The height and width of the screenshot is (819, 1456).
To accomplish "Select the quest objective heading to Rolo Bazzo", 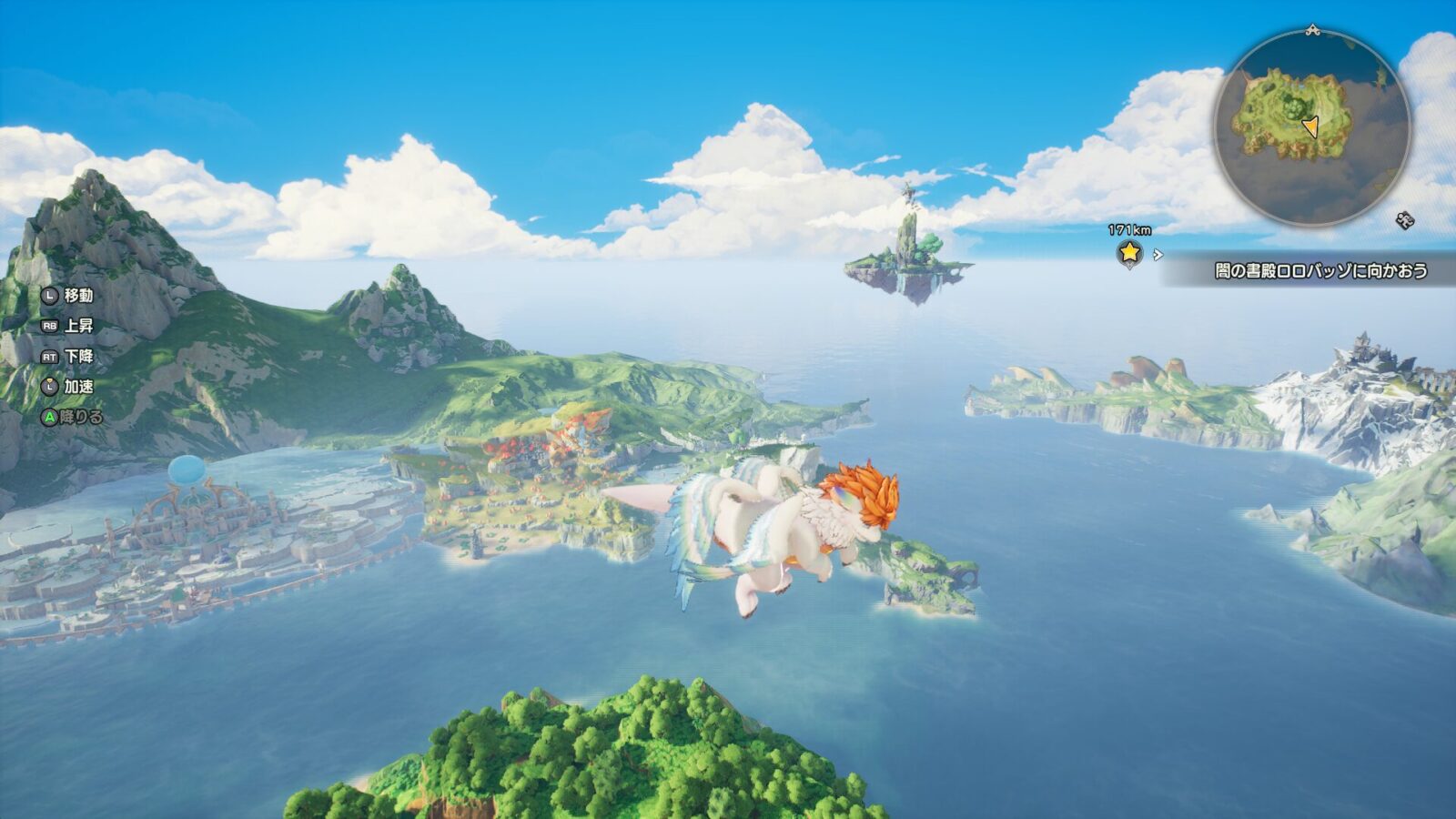I will pyautogui.click(x=1319, y=270).
